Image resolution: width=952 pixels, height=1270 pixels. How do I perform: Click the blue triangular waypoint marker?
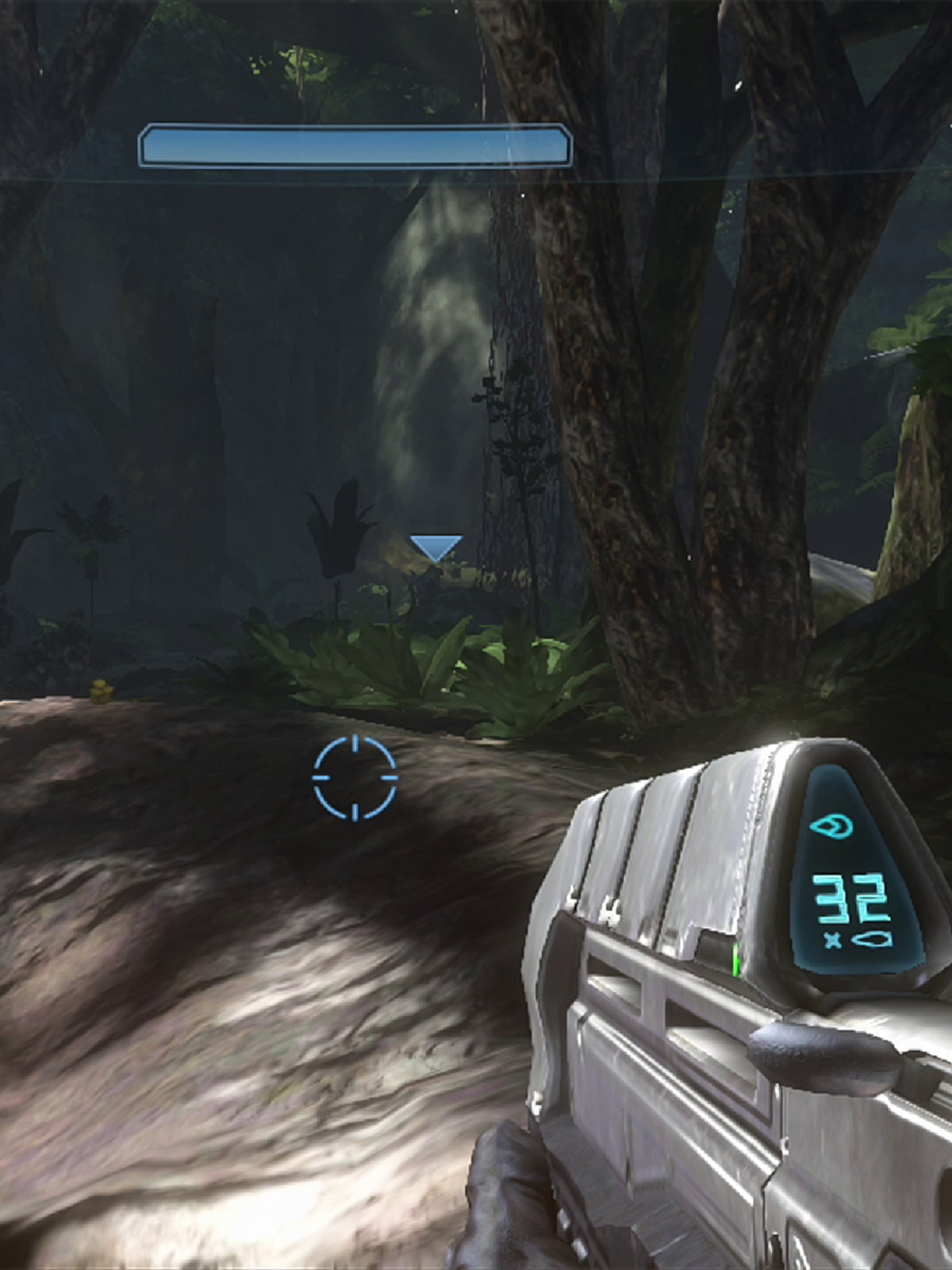(436, 547)
